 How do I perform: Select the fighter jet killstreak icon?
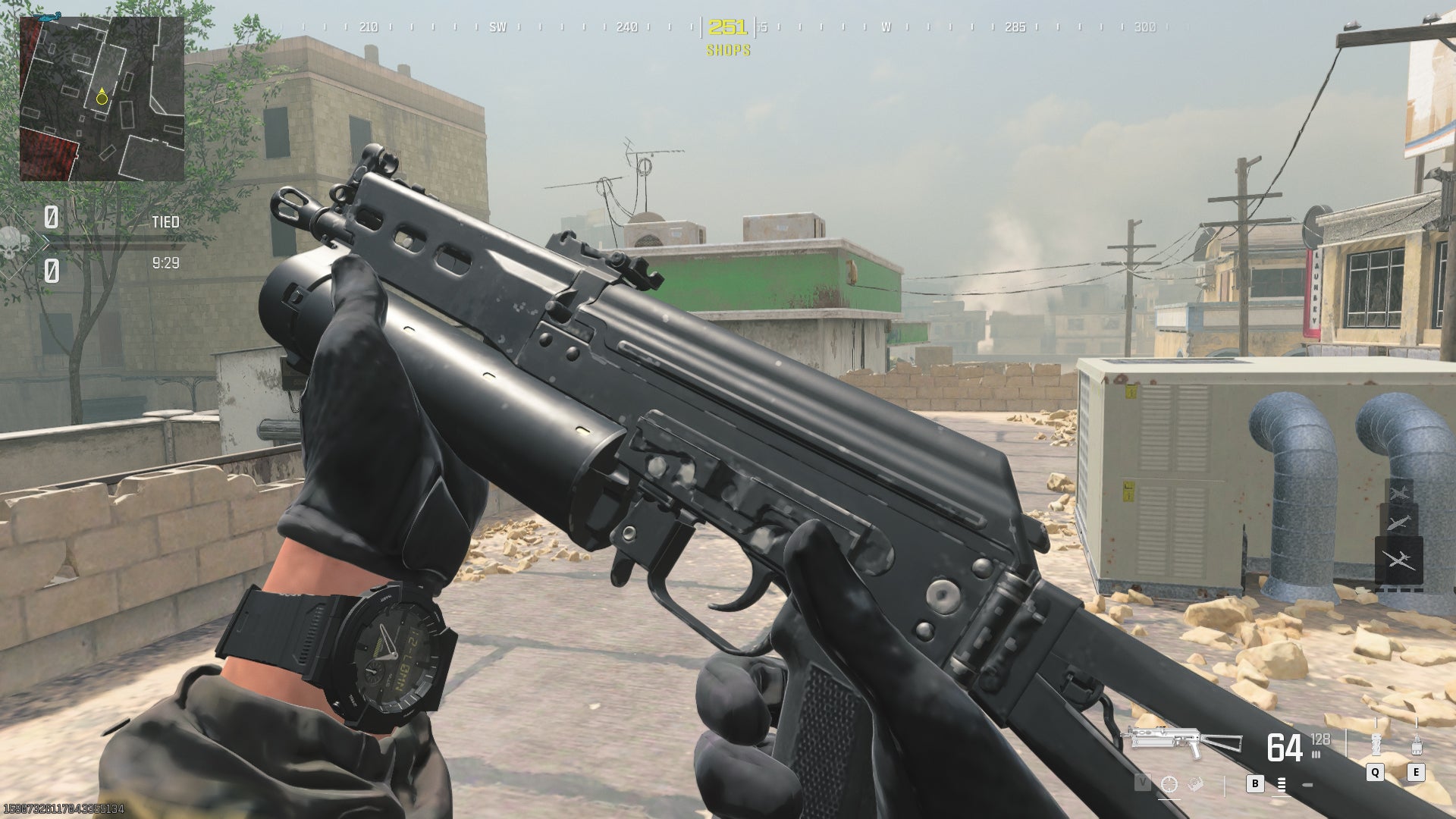(x=1400, y=493)
